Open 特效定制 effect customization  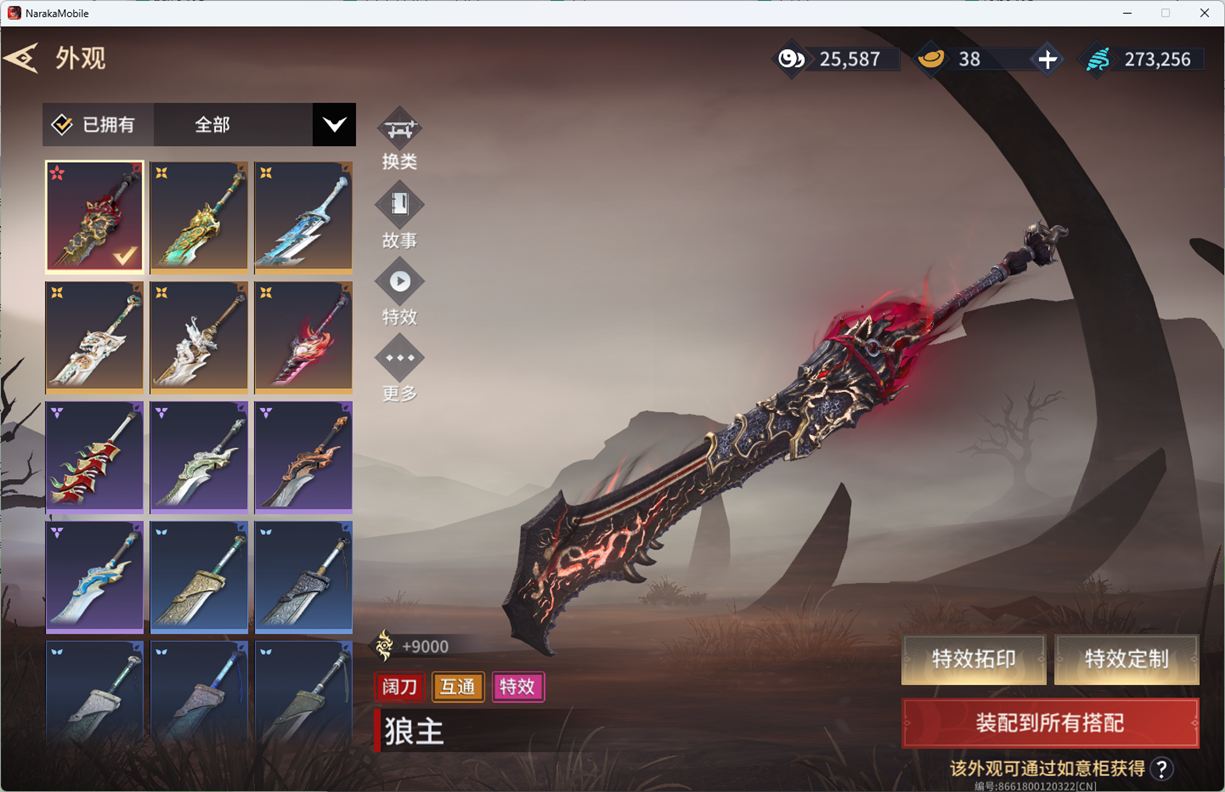[1126, 659]
